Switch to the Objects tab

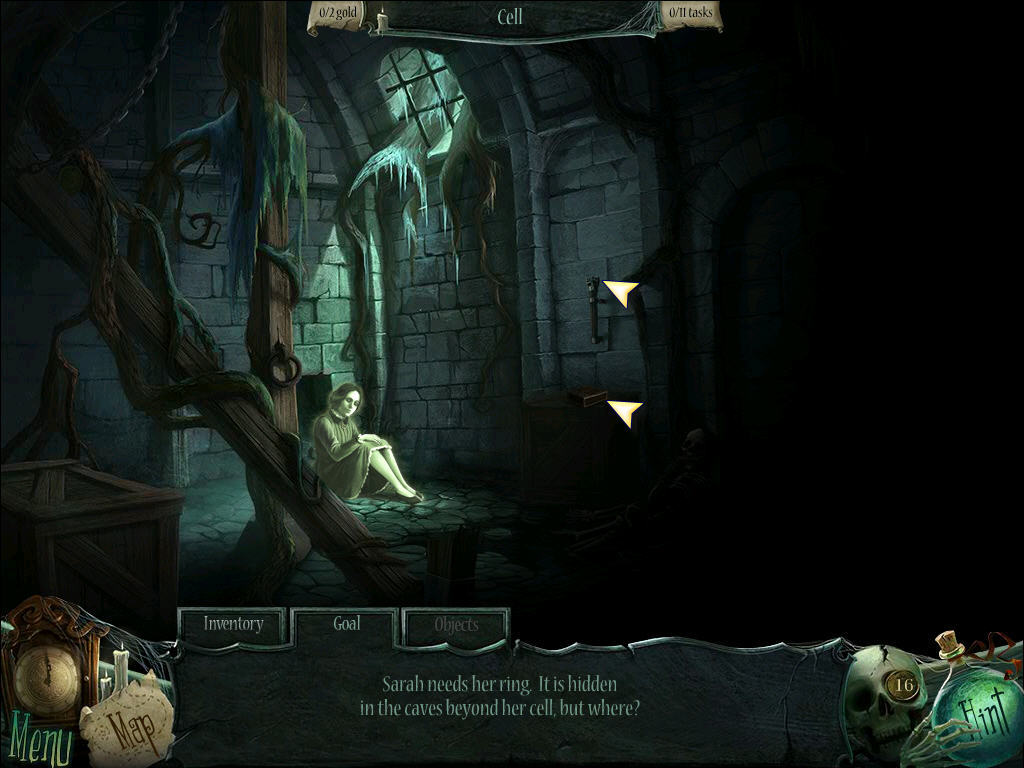[456, 626]
